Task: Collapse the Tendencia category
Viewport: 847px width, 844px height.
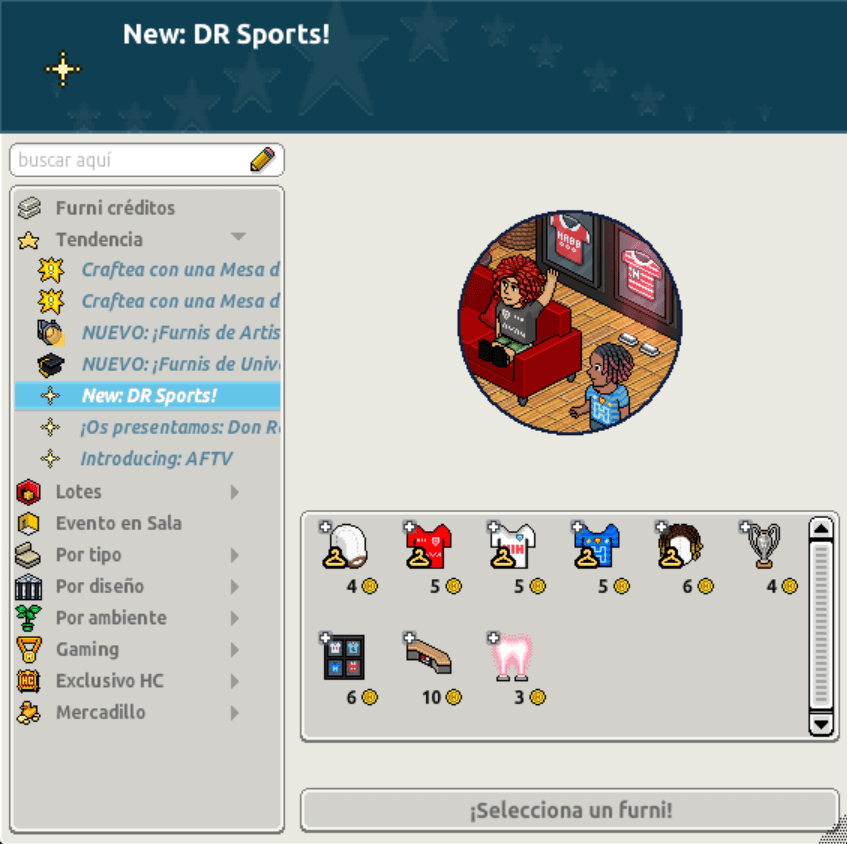Action: coord(237,238)
